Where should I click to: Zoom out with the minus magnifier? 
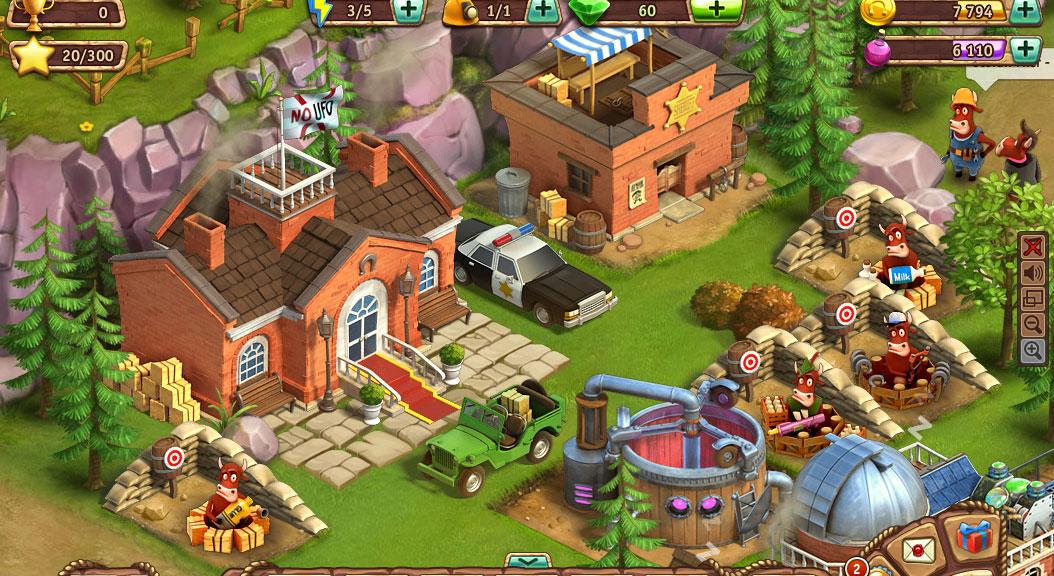tap(1033, 324)
